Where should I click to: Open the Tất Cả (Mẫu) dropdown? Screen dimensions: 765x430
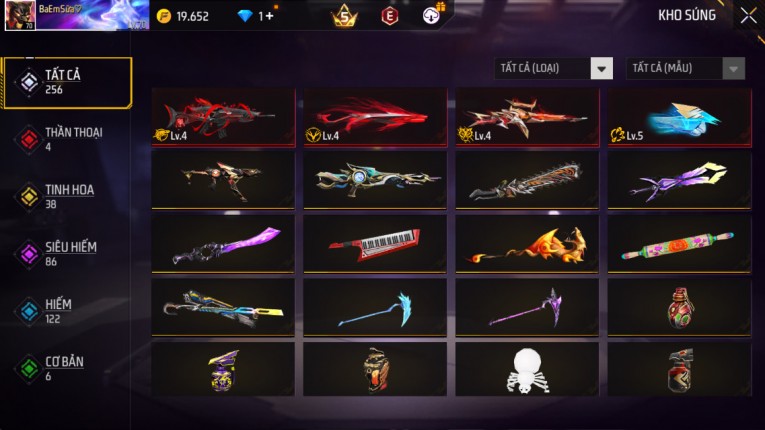[x=686, y=68]
